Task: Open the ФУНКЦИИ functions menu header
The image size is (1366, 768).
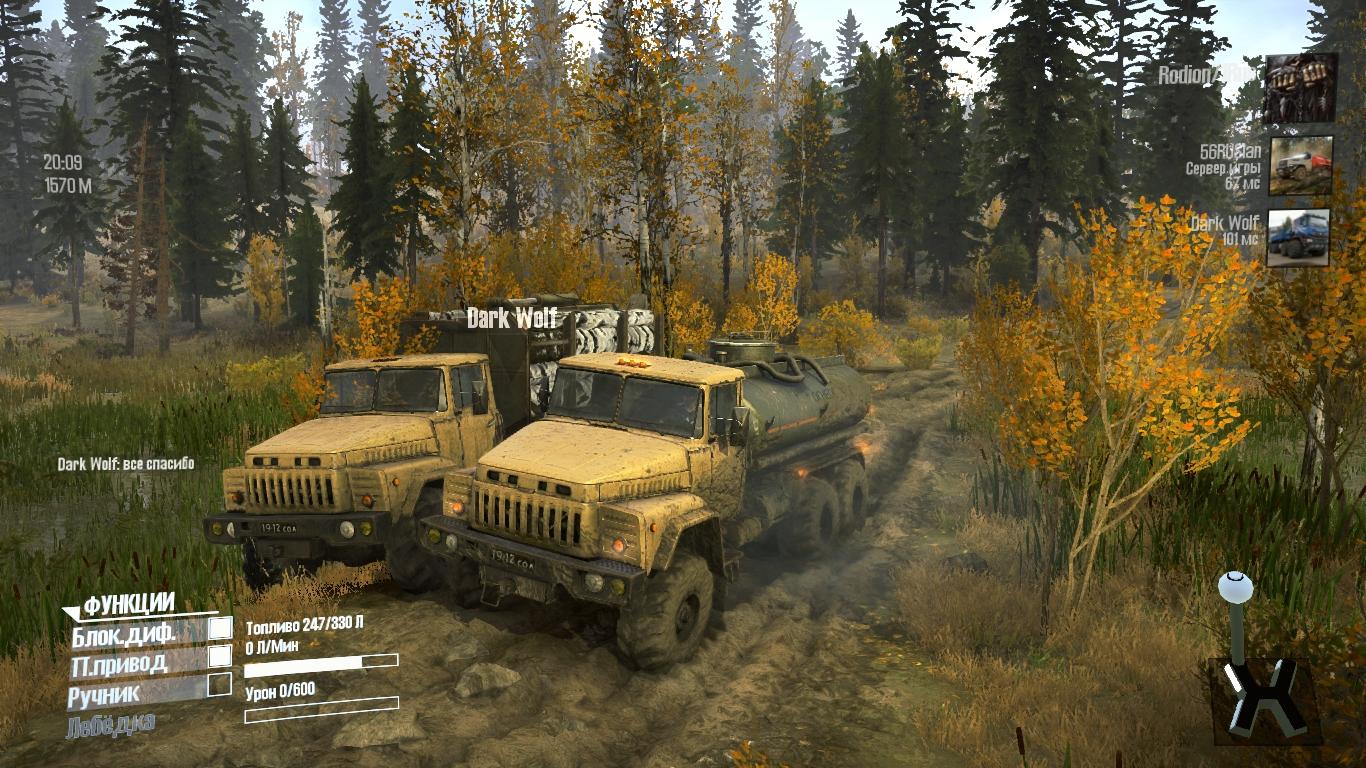Action: [x=129, y=604]
